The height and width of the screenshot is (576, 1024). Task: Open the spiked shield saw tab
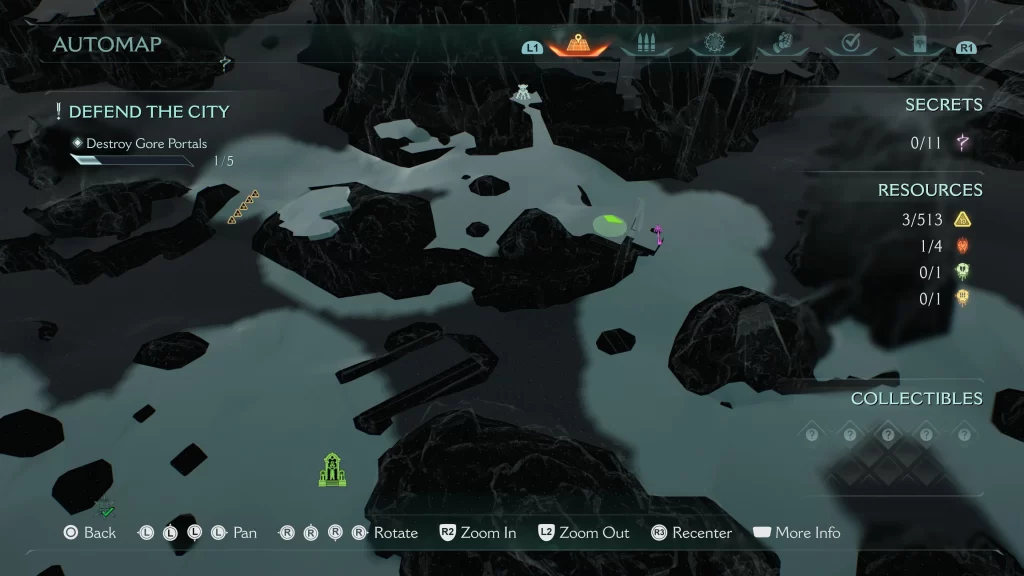pos(712,44)
